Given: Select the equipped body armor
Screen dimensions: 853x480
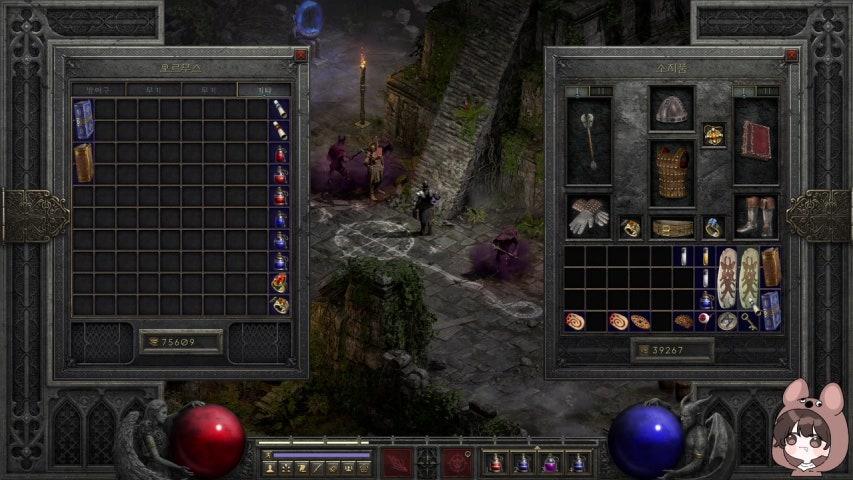Looking at the screenshot, I should tap(672, 172).
